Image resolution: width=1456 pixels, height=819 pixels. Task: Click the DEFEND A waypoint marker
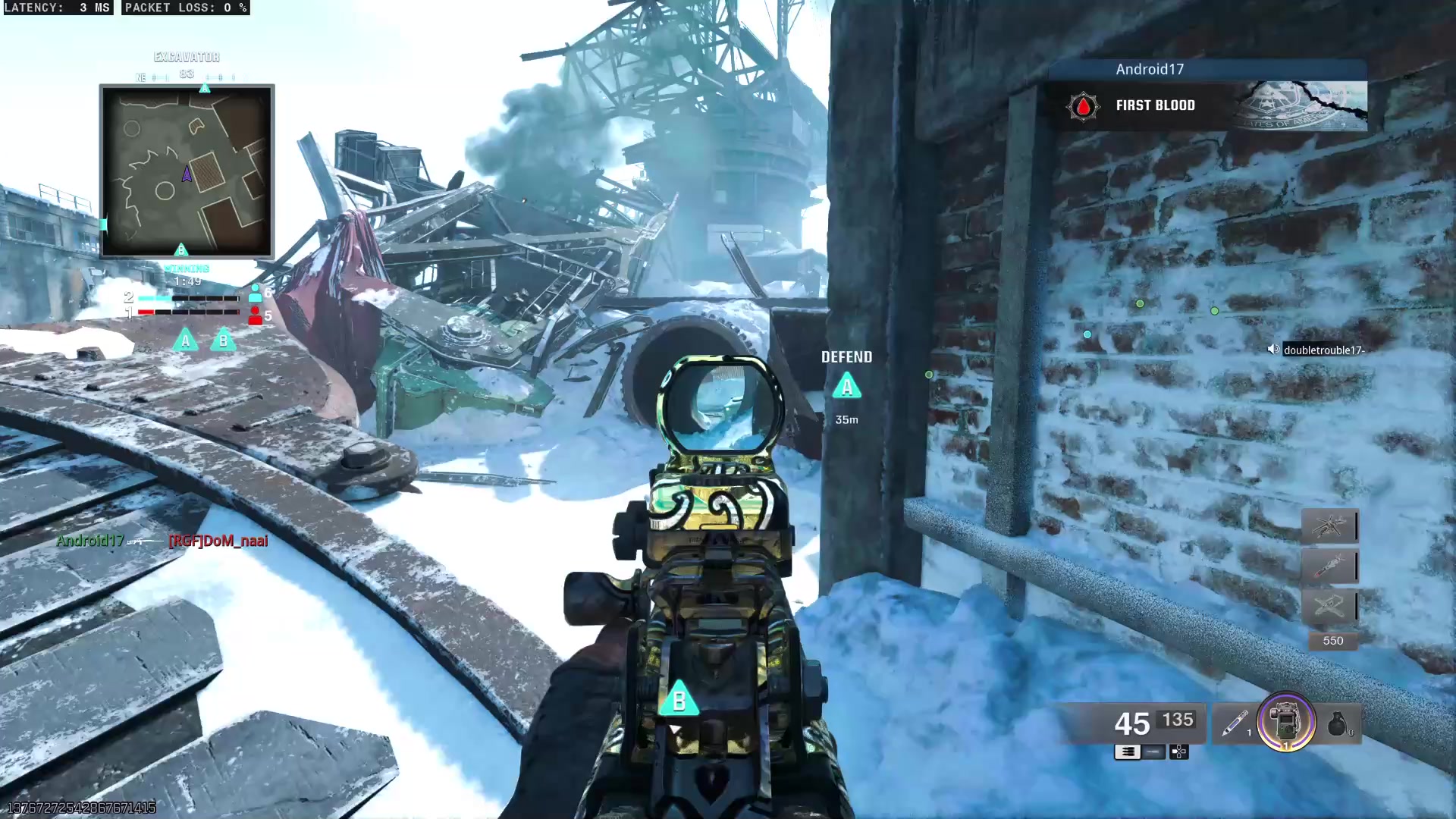point(847,387)
